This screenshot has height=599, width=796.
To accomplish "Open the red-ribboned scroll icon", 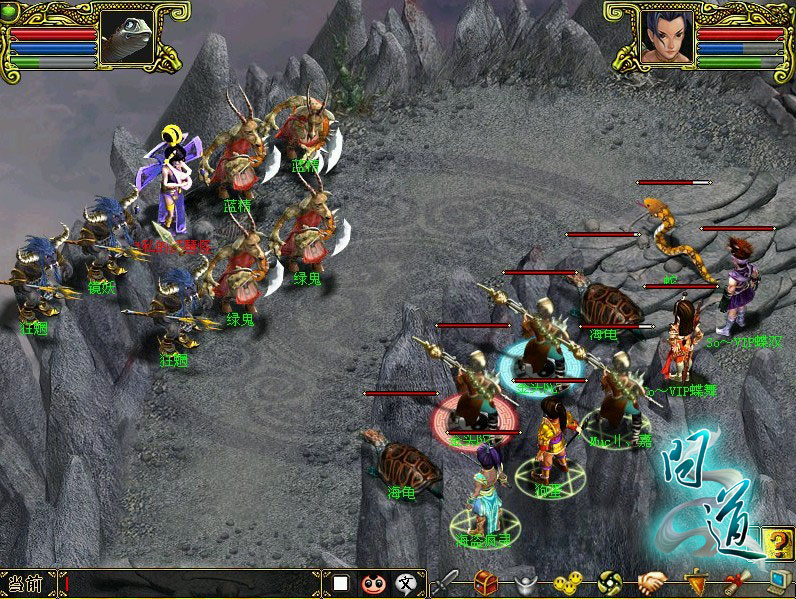I will pyautogui.click(x=737, y=582).
